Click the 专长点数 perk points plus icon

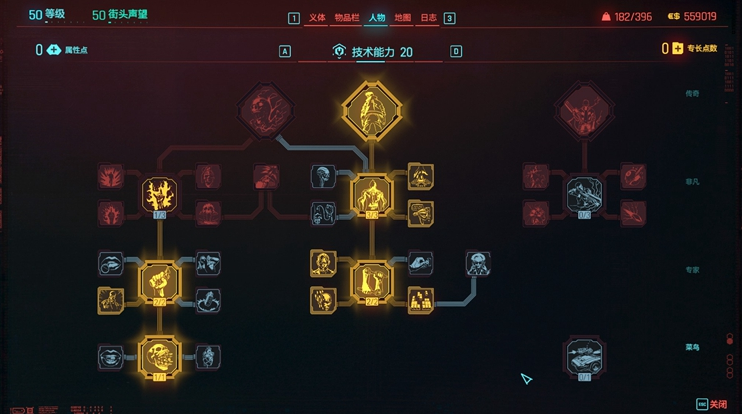[x=678, y=49]
